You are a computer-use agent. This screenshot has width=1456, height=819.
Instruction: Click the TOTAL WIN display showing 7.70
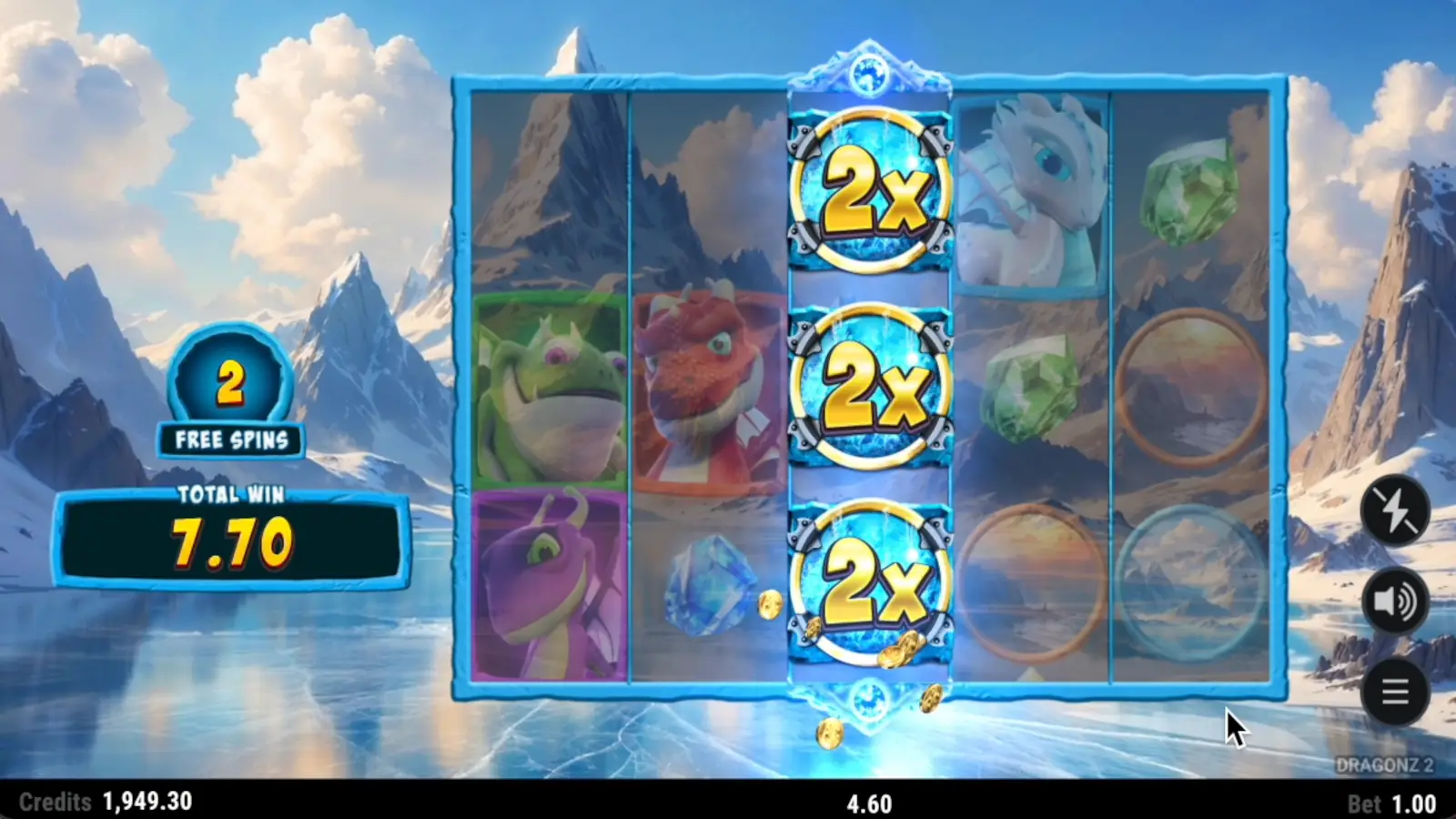(230, 535)
